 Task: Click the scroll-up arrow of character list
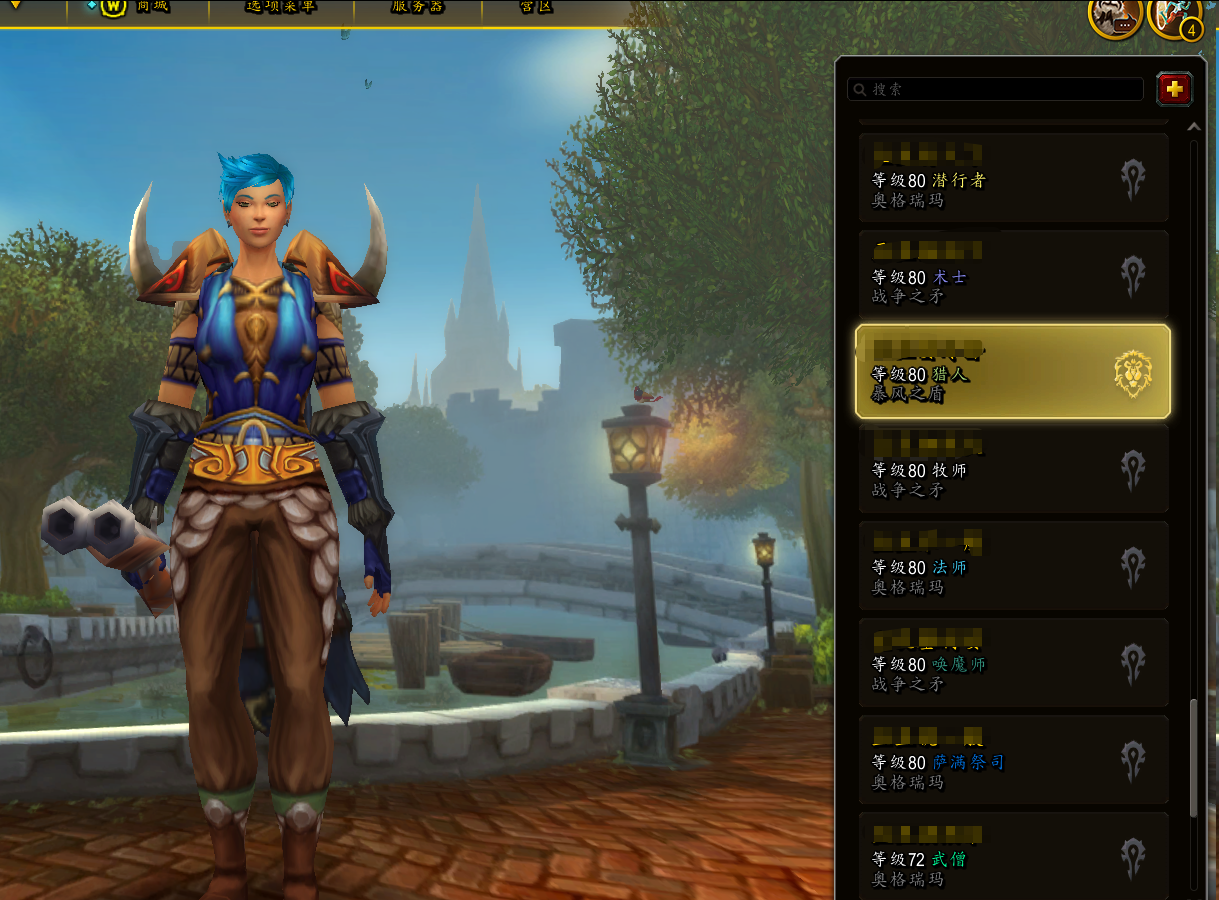pyautogui.click(x=1192, y=128)
